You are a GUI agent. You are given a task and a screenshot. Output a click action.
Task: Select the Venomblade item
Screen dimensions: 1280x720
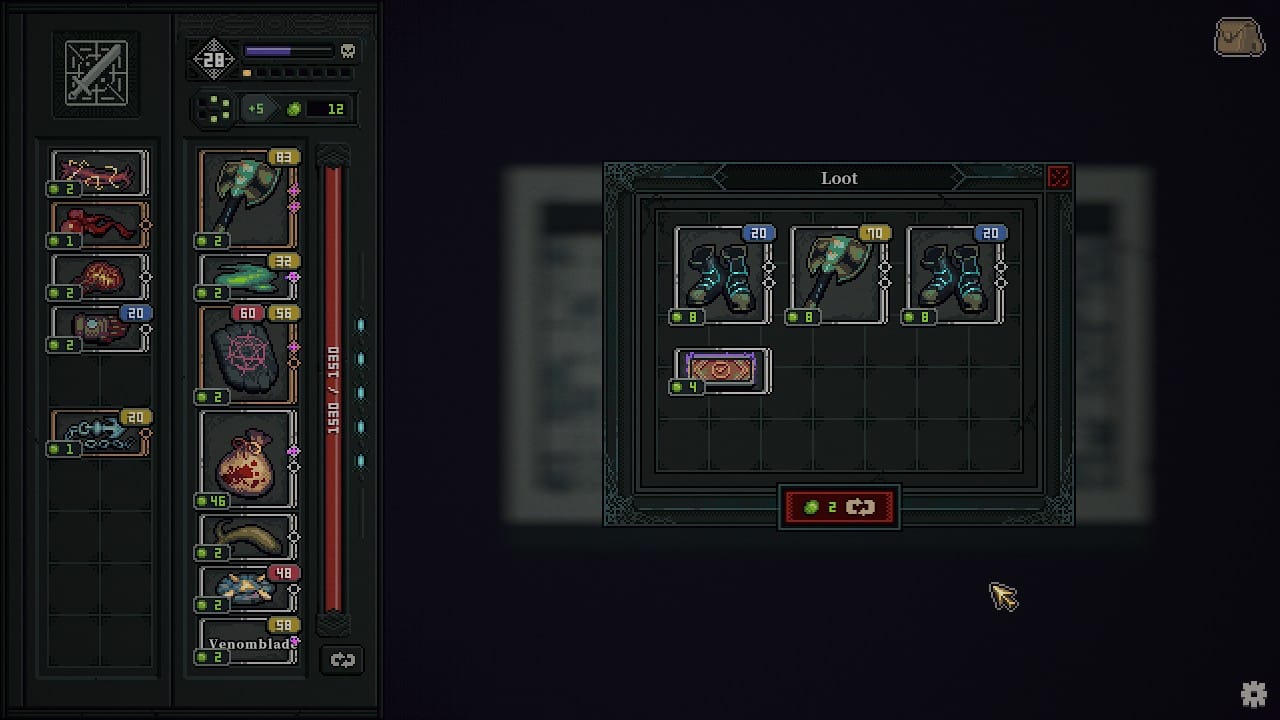(x=246, y=642)
